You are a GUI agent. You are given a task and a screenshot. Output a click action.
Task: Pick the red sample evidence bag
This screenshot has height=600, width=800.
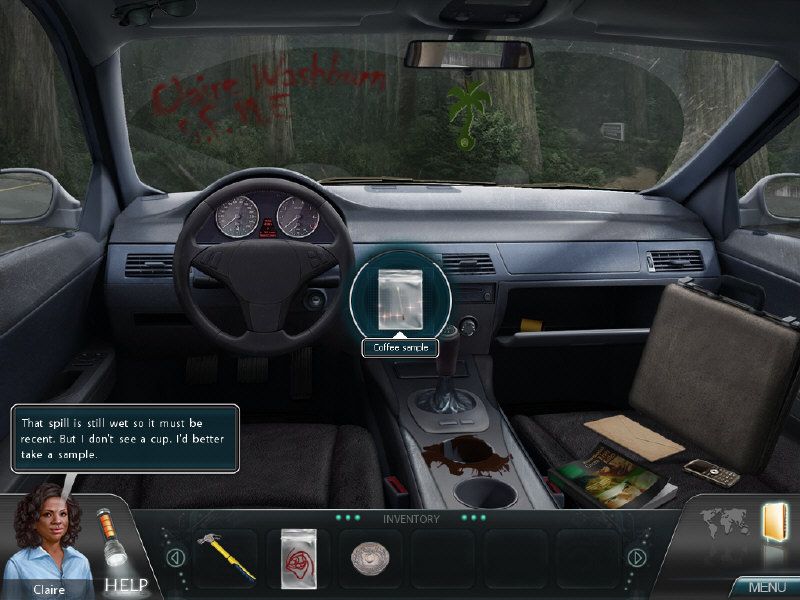pos(299,556)
